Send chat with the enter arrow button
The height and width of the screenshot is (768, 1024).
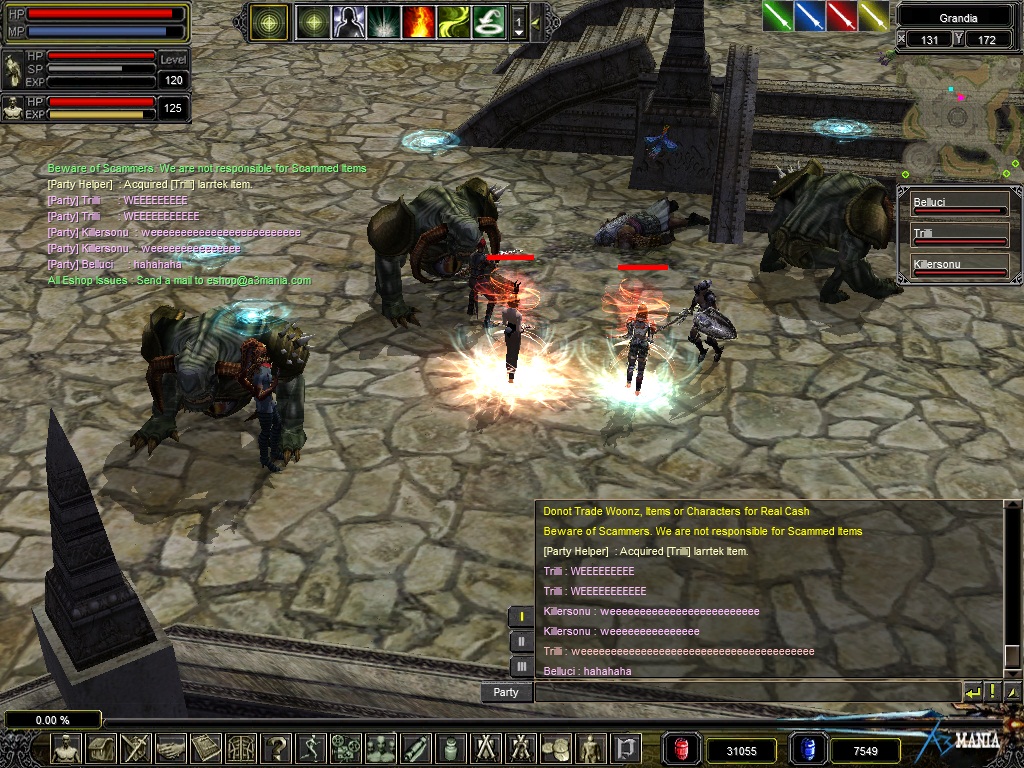pos(973,692)
